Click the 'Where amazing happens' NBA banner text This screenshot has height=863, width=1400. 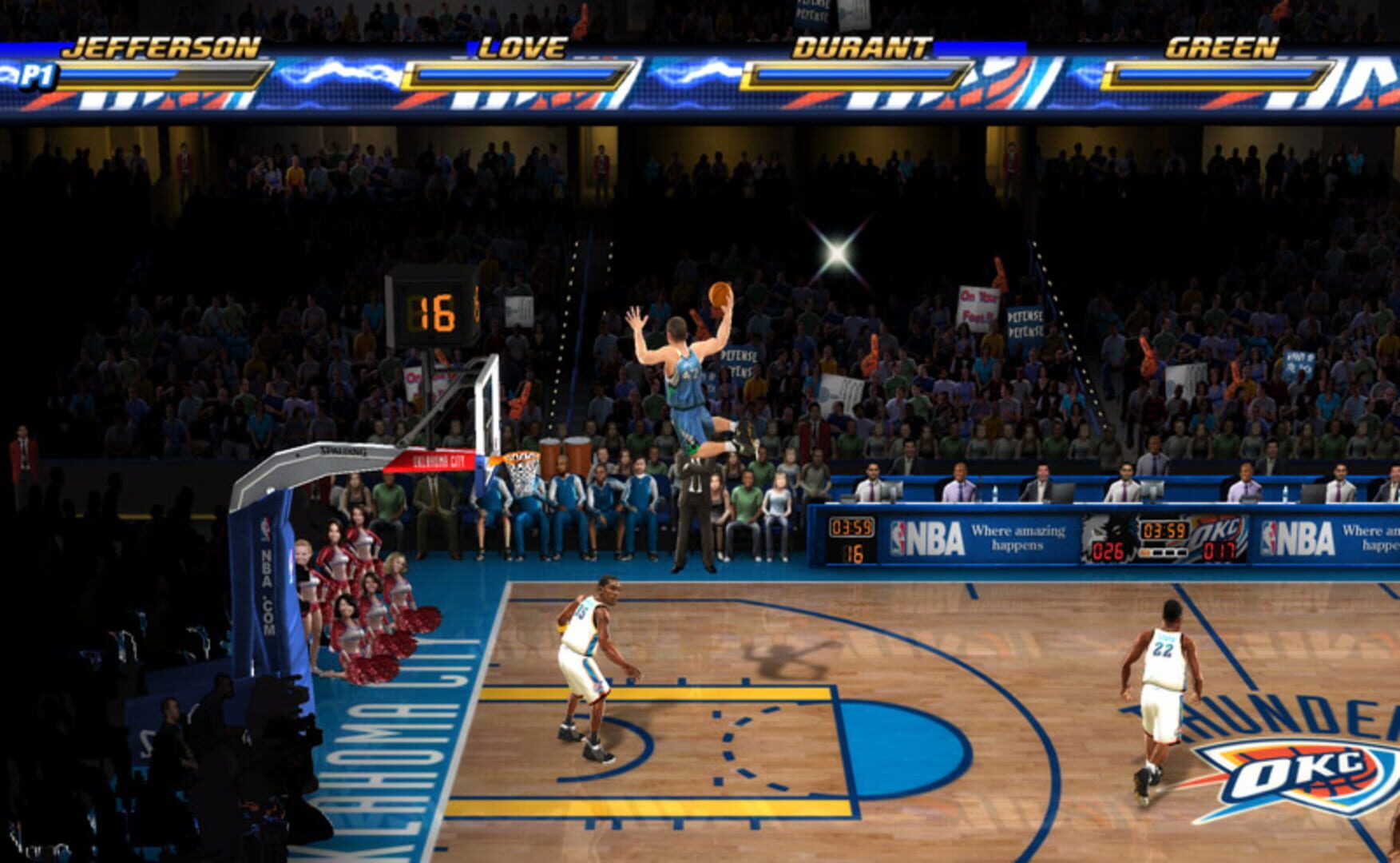point(1017,537)
